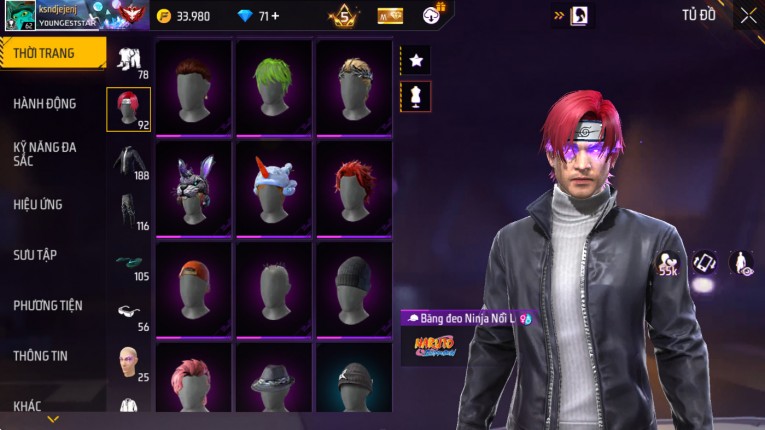Image resolution: width=765 pixels, height=430 pixels.
Task: Close the wardrobe with the X button
Action: [749, 15]
